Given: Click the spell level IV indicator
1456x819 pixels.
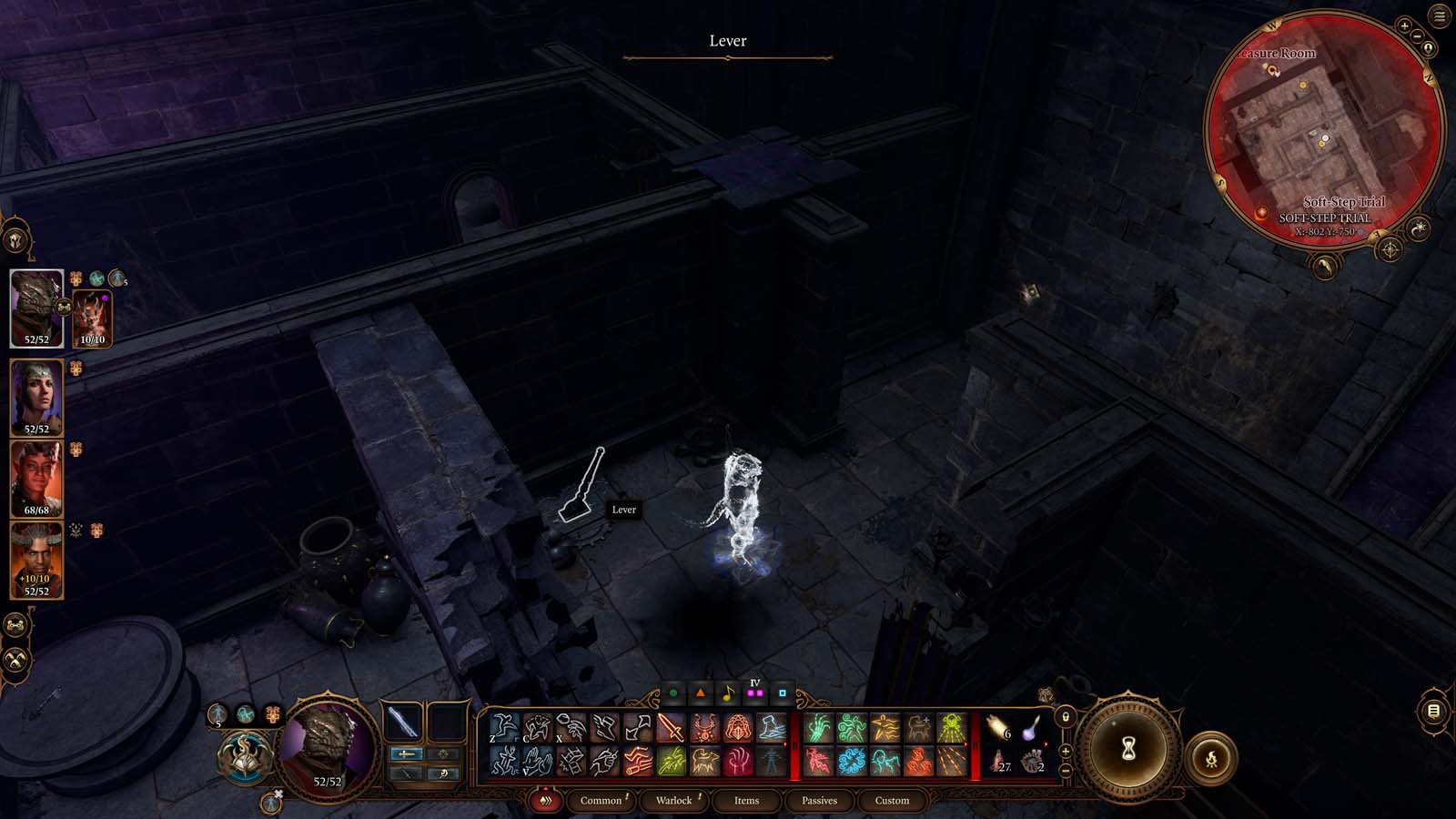Looking at the screenshot, I should point(753,682).
